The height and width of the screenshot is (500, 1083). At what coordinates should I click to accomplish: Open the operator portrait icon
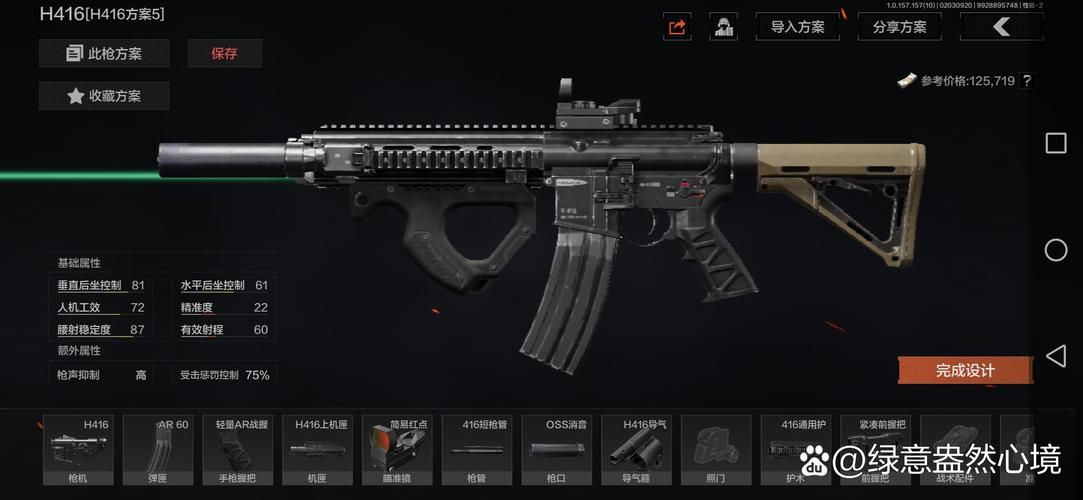tap(723, 27)
